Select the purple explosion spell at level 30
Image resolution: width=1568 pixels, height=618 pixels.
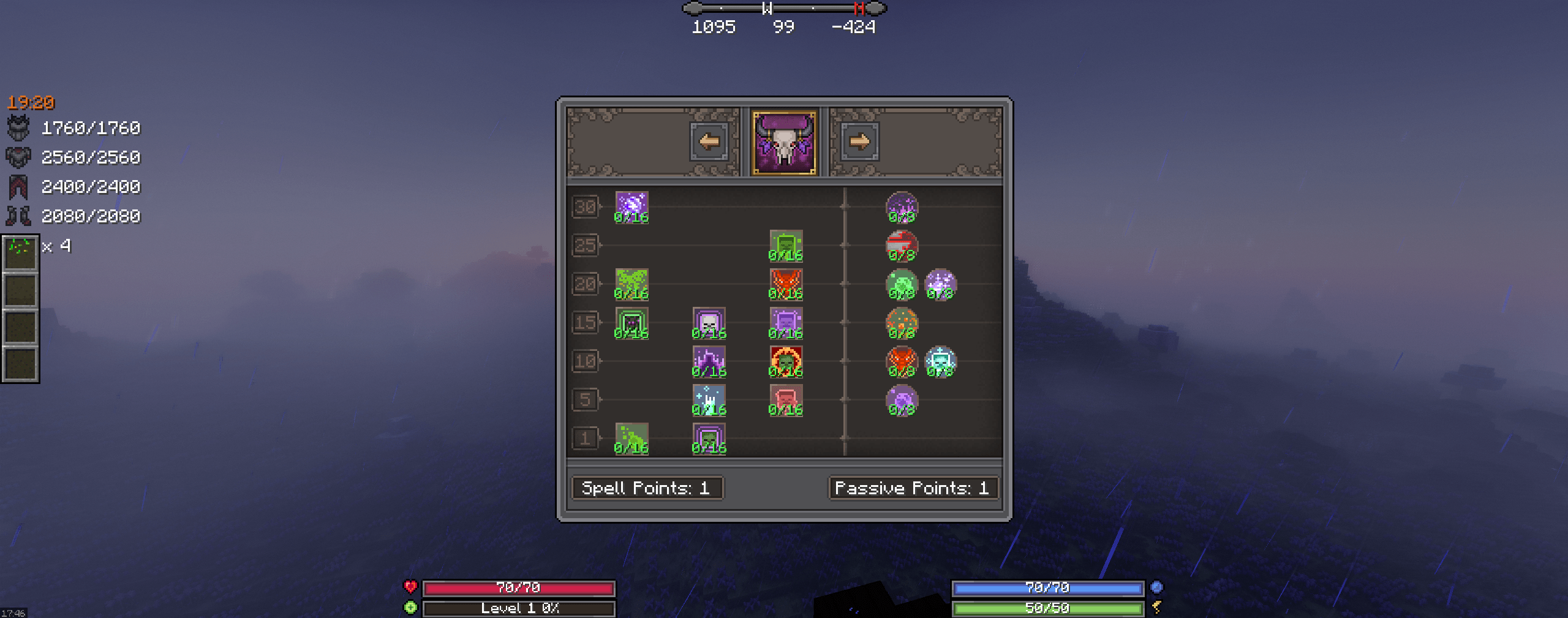631,207
